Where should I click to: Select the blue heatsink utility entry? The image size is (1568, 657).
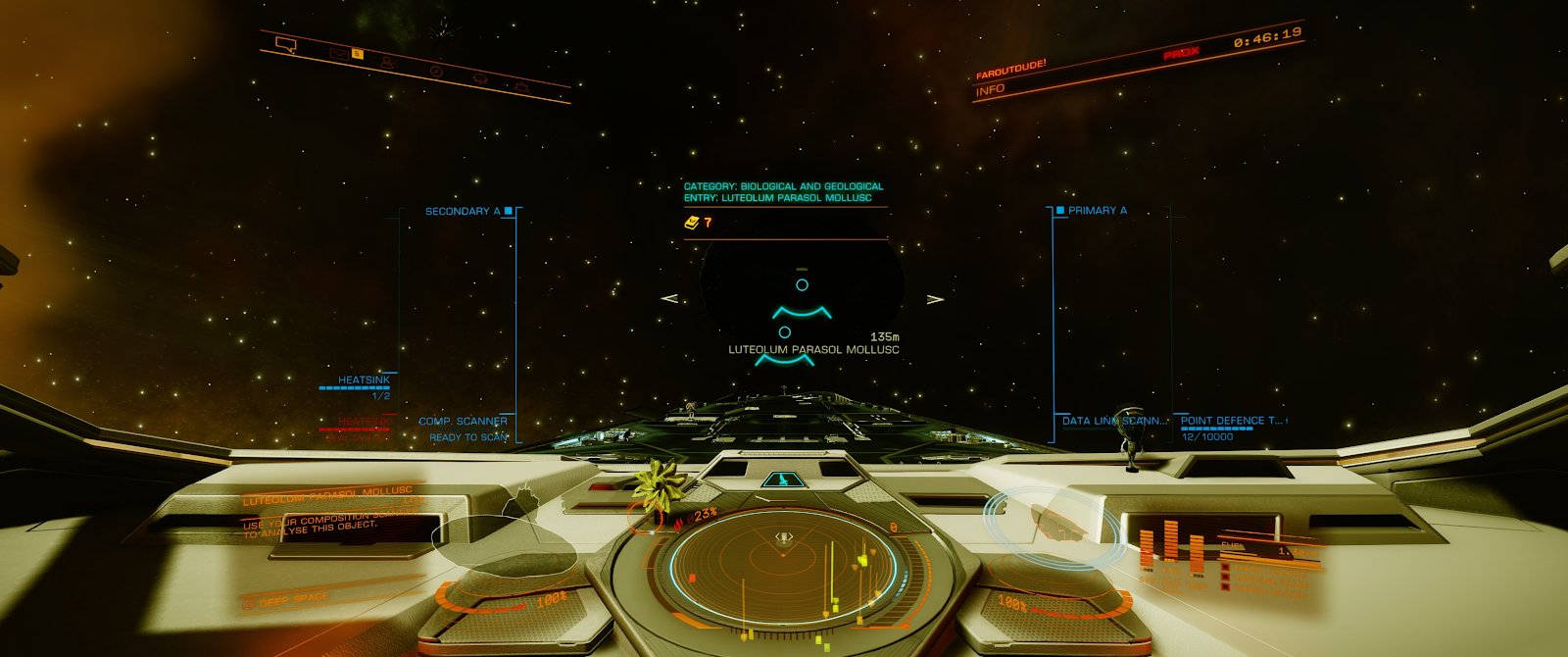click(x=364, y=380)
